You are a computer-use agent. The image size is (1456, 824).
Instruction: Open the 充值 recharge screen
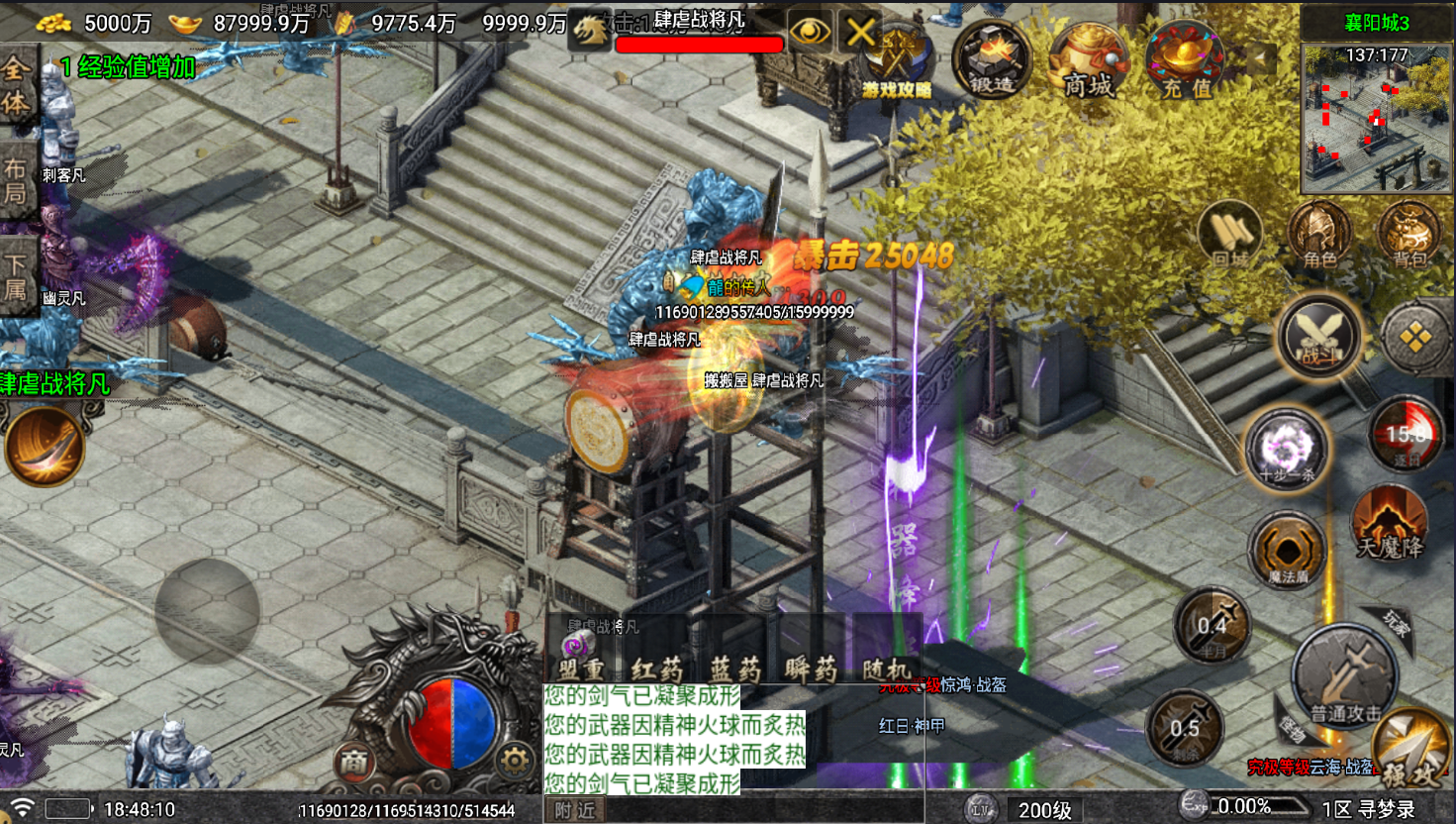click(1185, 59)
